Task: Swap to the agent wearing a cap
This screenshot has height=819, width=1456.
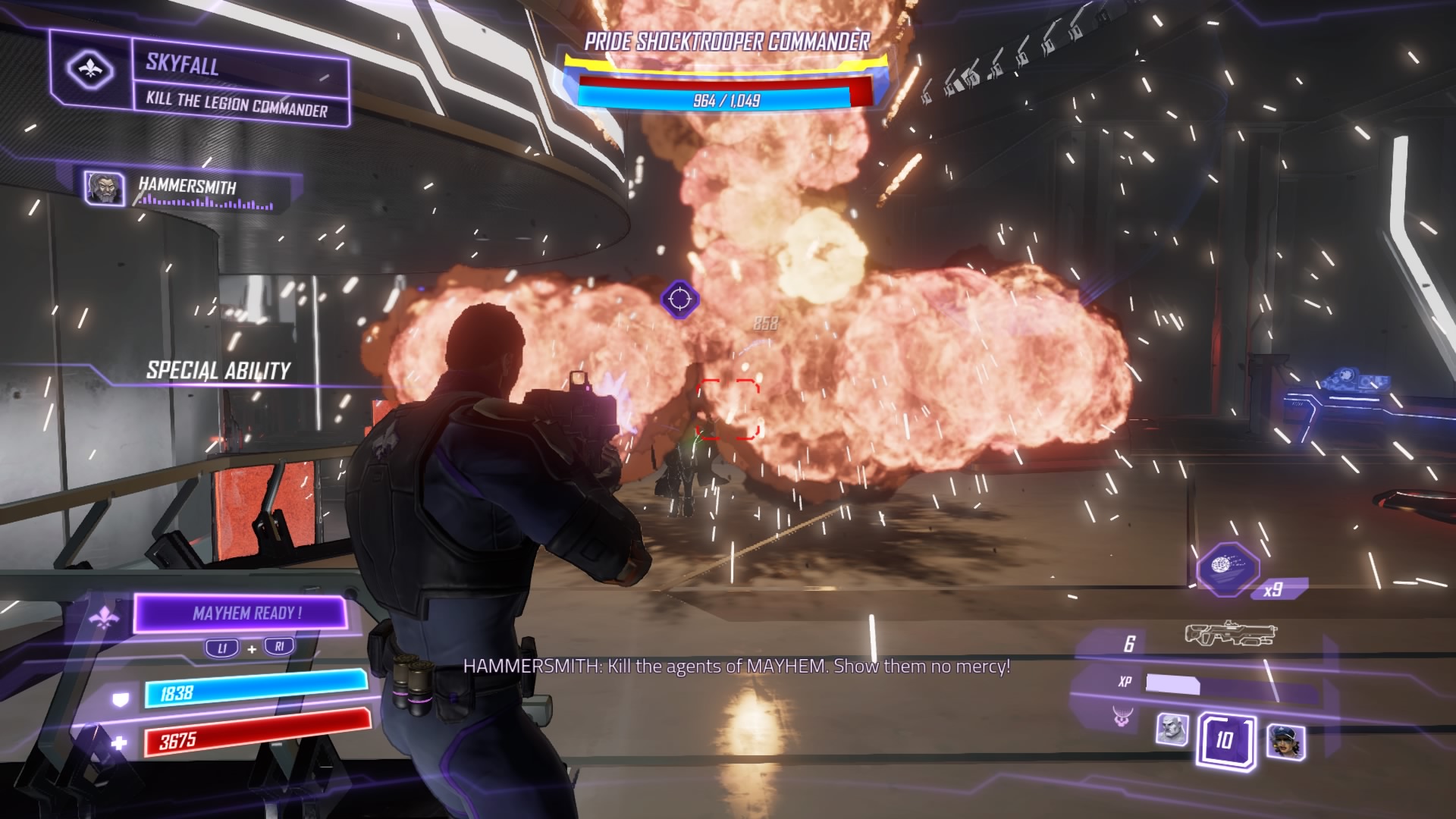Action: coord(1285,741)
